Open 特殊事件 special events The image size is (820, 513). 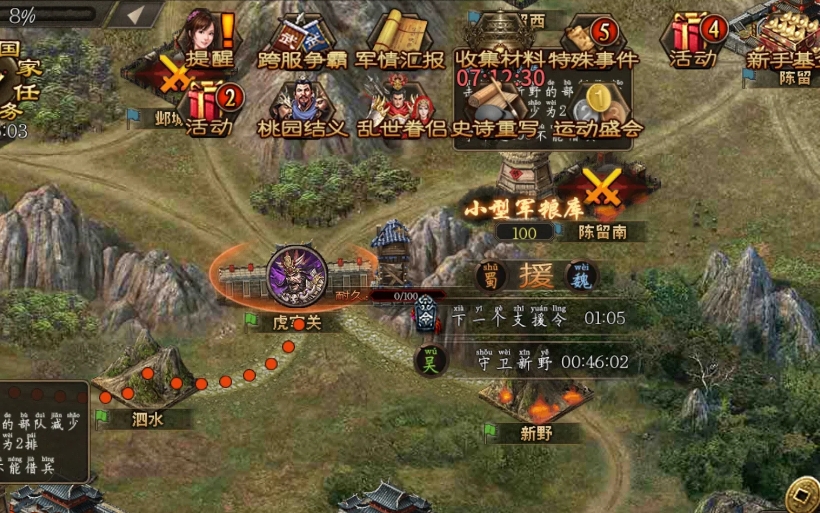click(x=593, y=42)
